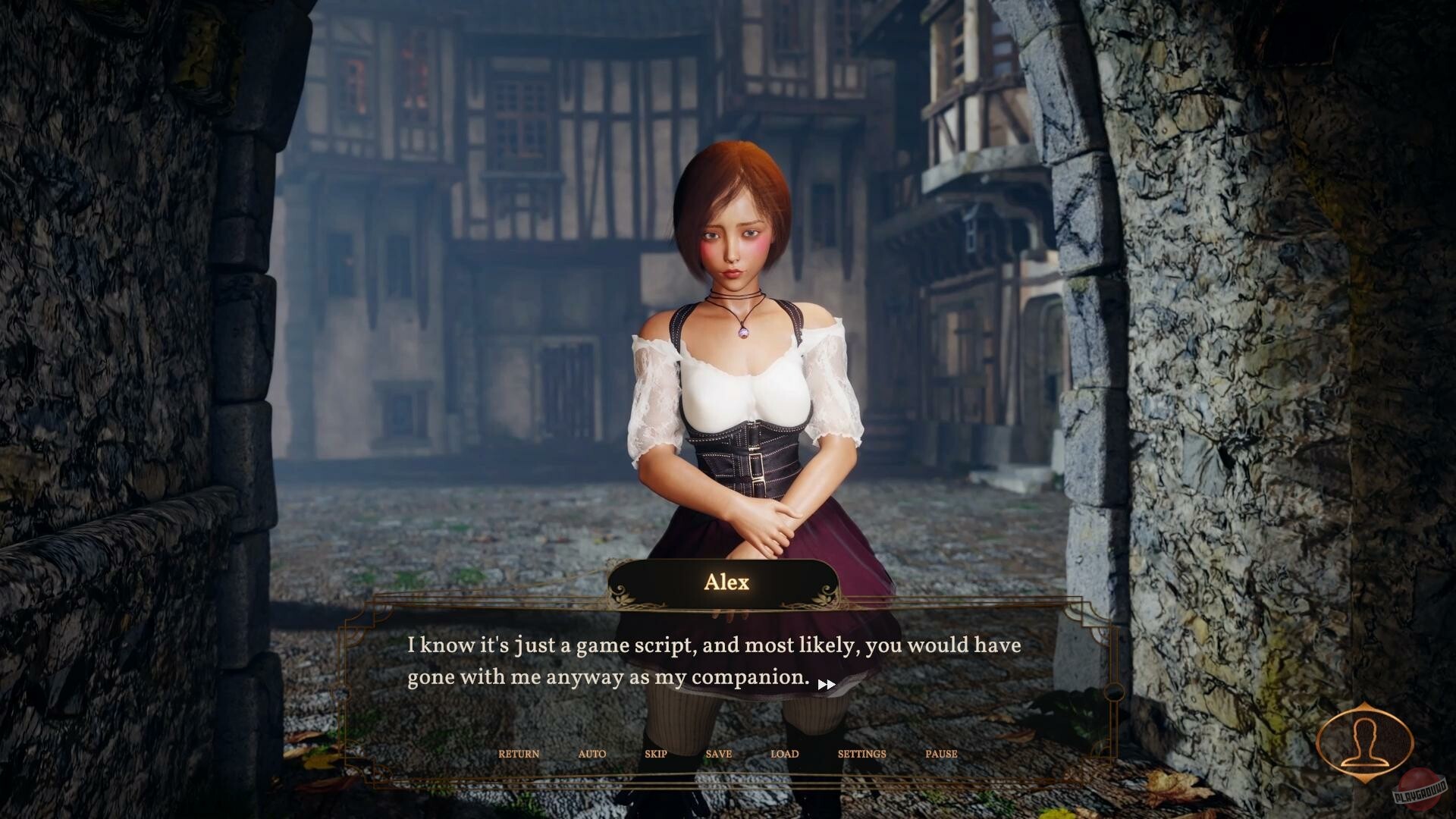Enable AUTO dialogue playback mode
The width and height of the screenshot is (1456, 819).
[591, 754]
